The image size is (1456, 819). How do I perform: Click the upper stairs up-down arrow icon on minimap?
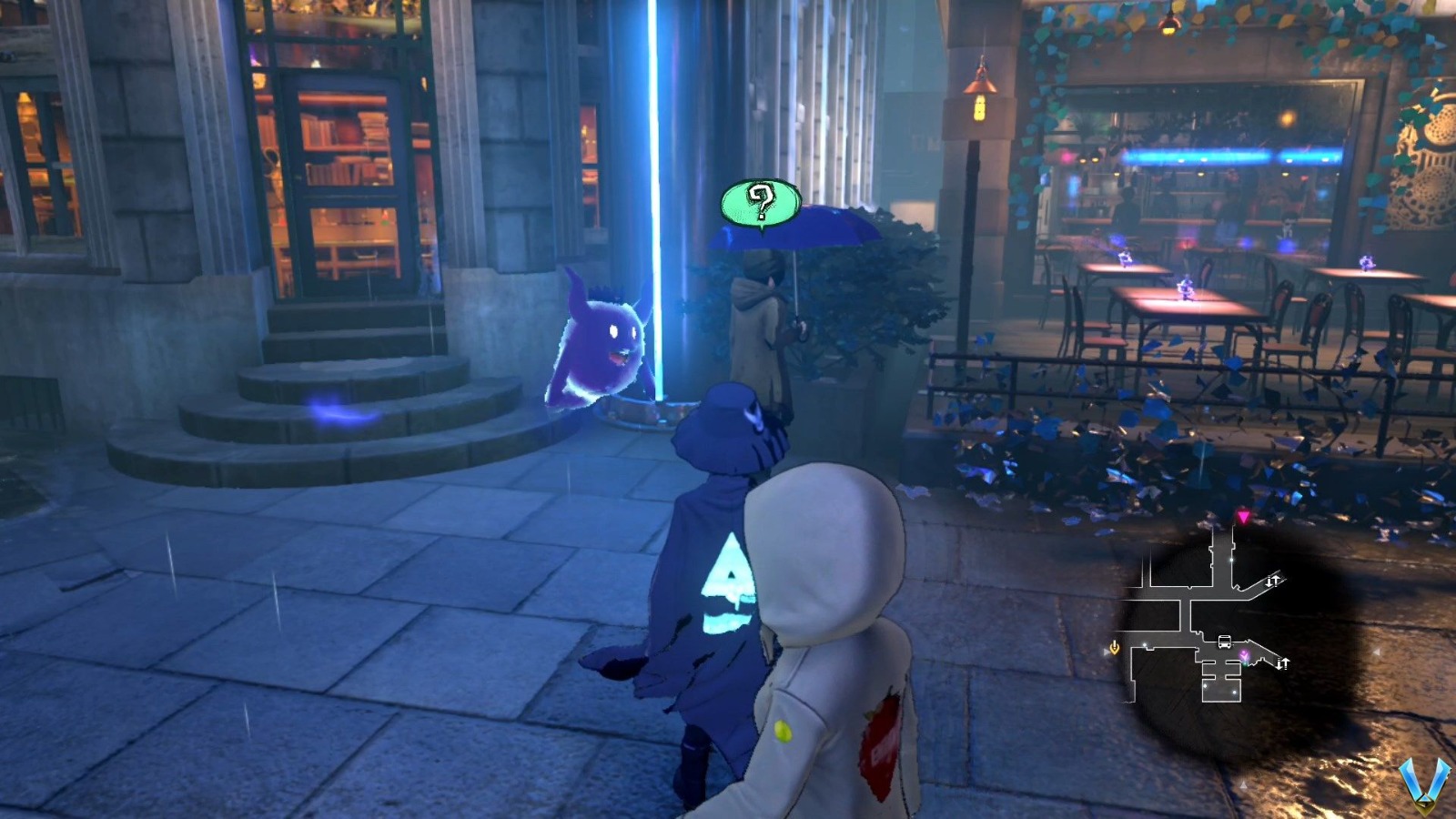tap(1273, 580)
